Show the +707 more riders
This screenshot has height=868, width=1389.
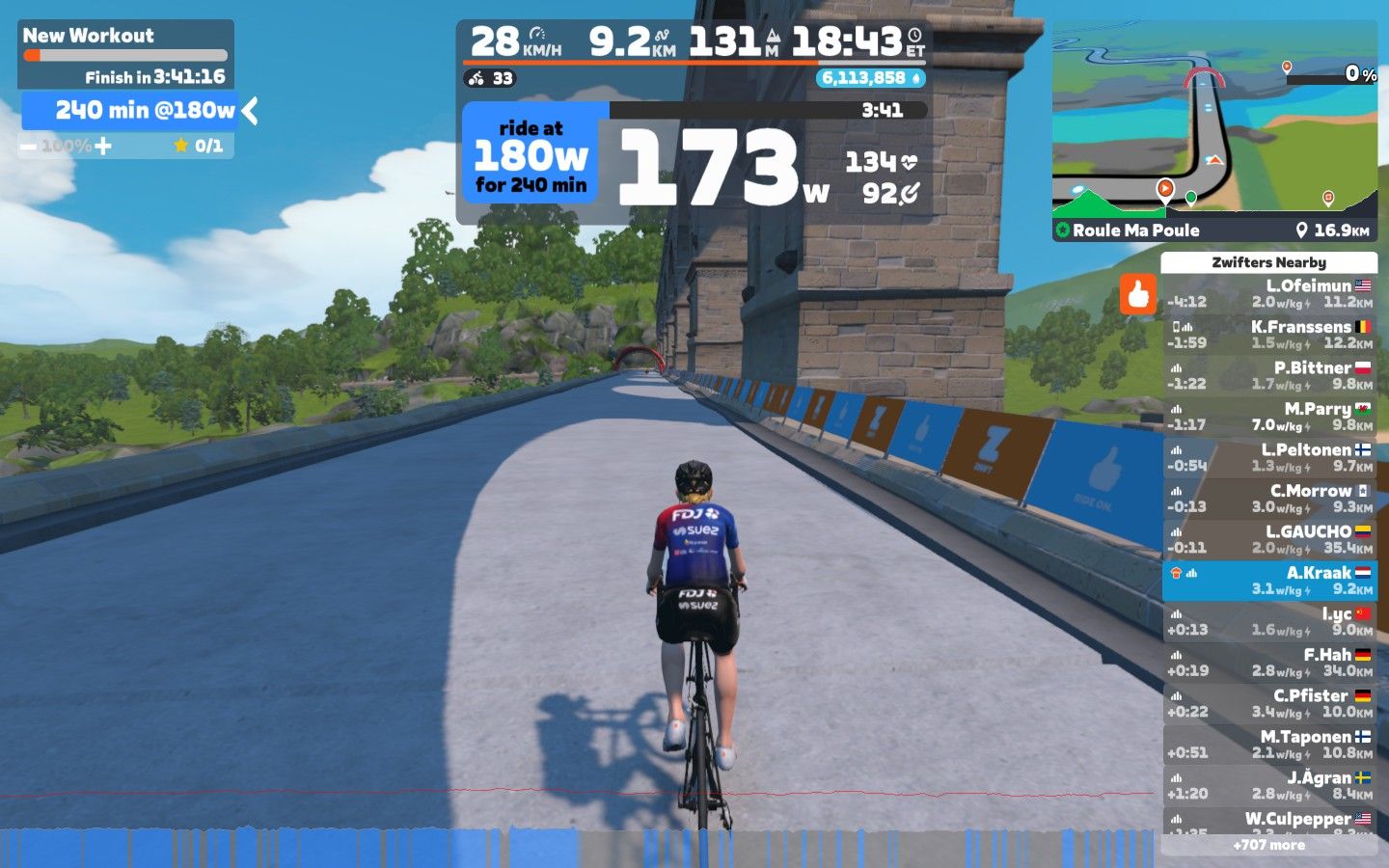point(1268,845)
